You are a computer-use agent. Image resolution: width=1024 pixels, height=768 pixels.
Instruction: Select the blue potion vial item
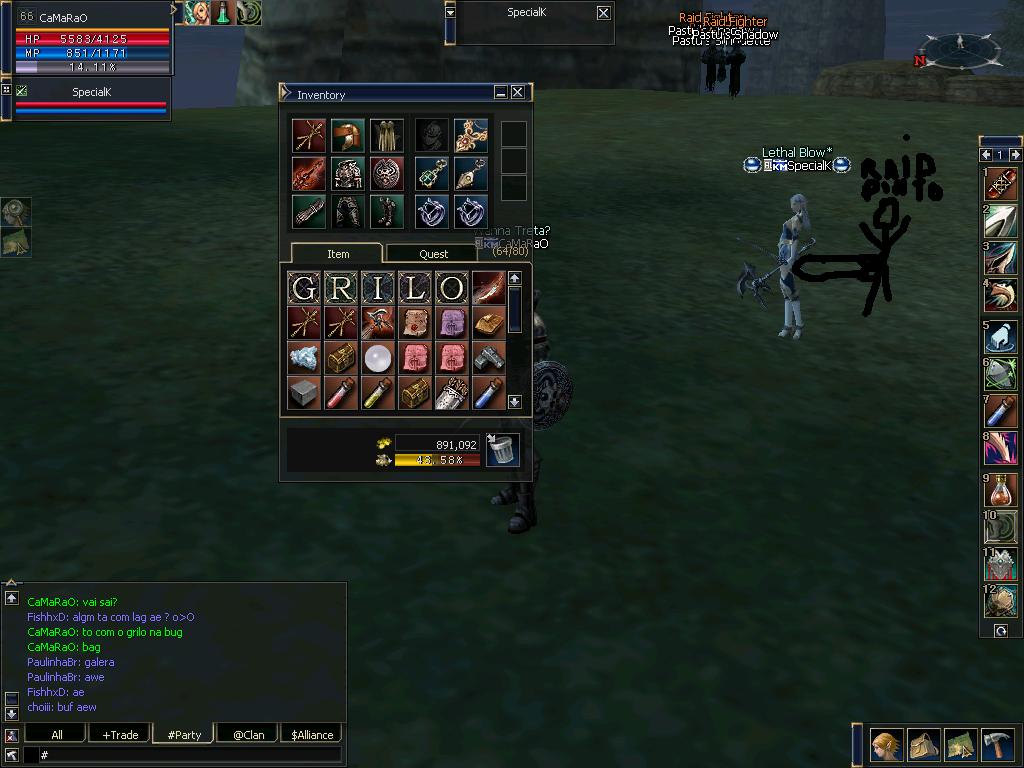pos(488,393)
